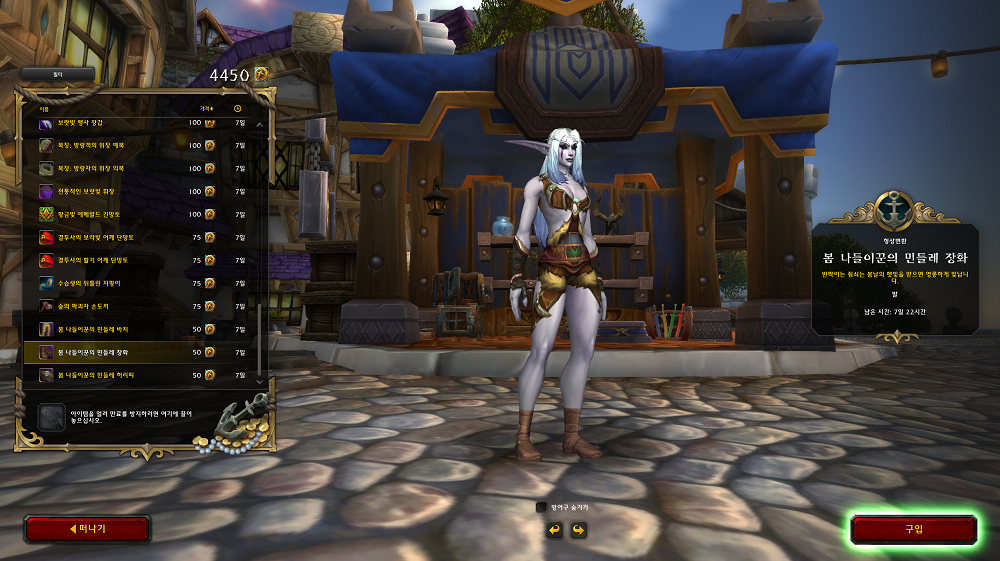Select the 수습생의 뒤틀린 지팡이 staff row
Image resolution: width=1000 pixels, height=561 pixels.
tap(140, 283)
